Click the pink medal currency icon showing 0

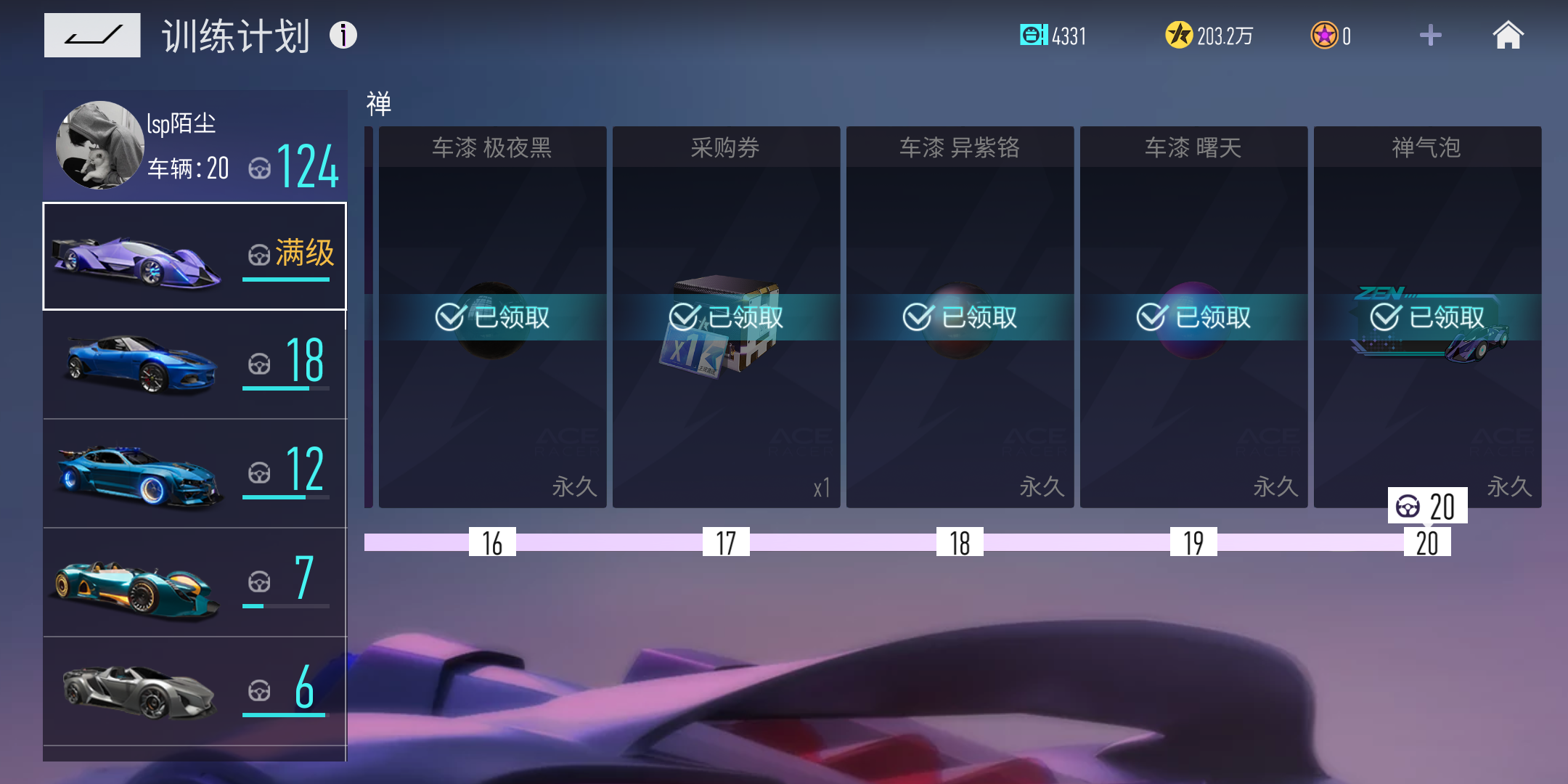[1328, 34]
